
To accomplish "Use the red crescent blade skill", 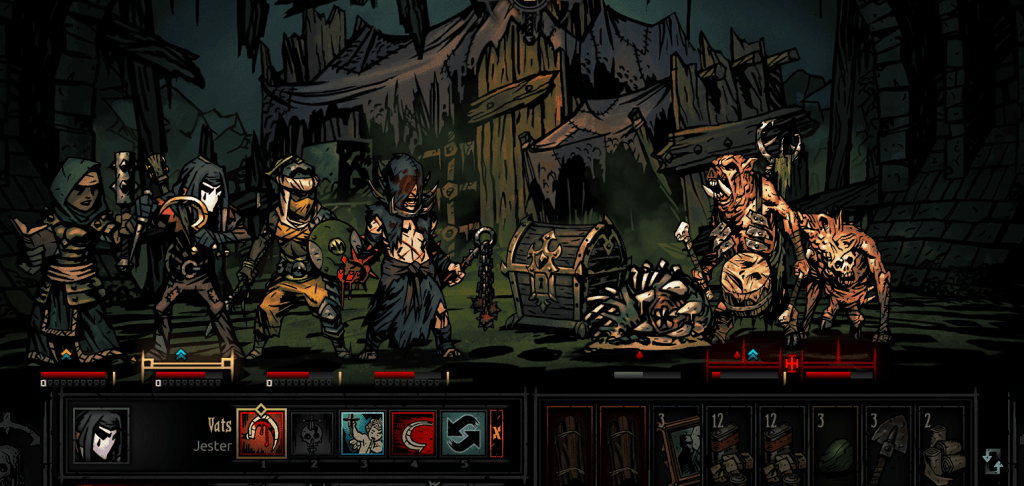I will (x=412, y=434).
